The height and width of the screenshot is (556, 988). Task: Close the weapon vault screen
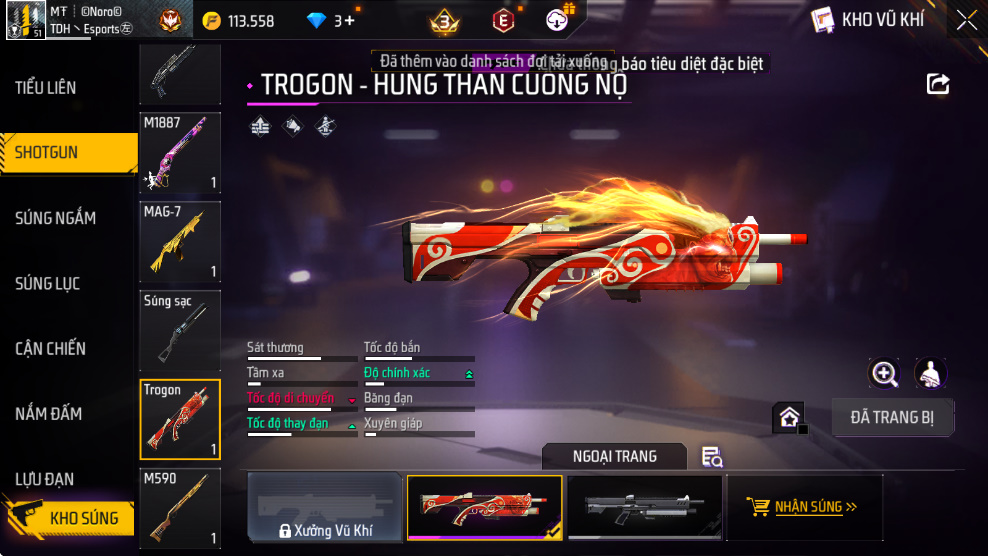tap(966, 20)
